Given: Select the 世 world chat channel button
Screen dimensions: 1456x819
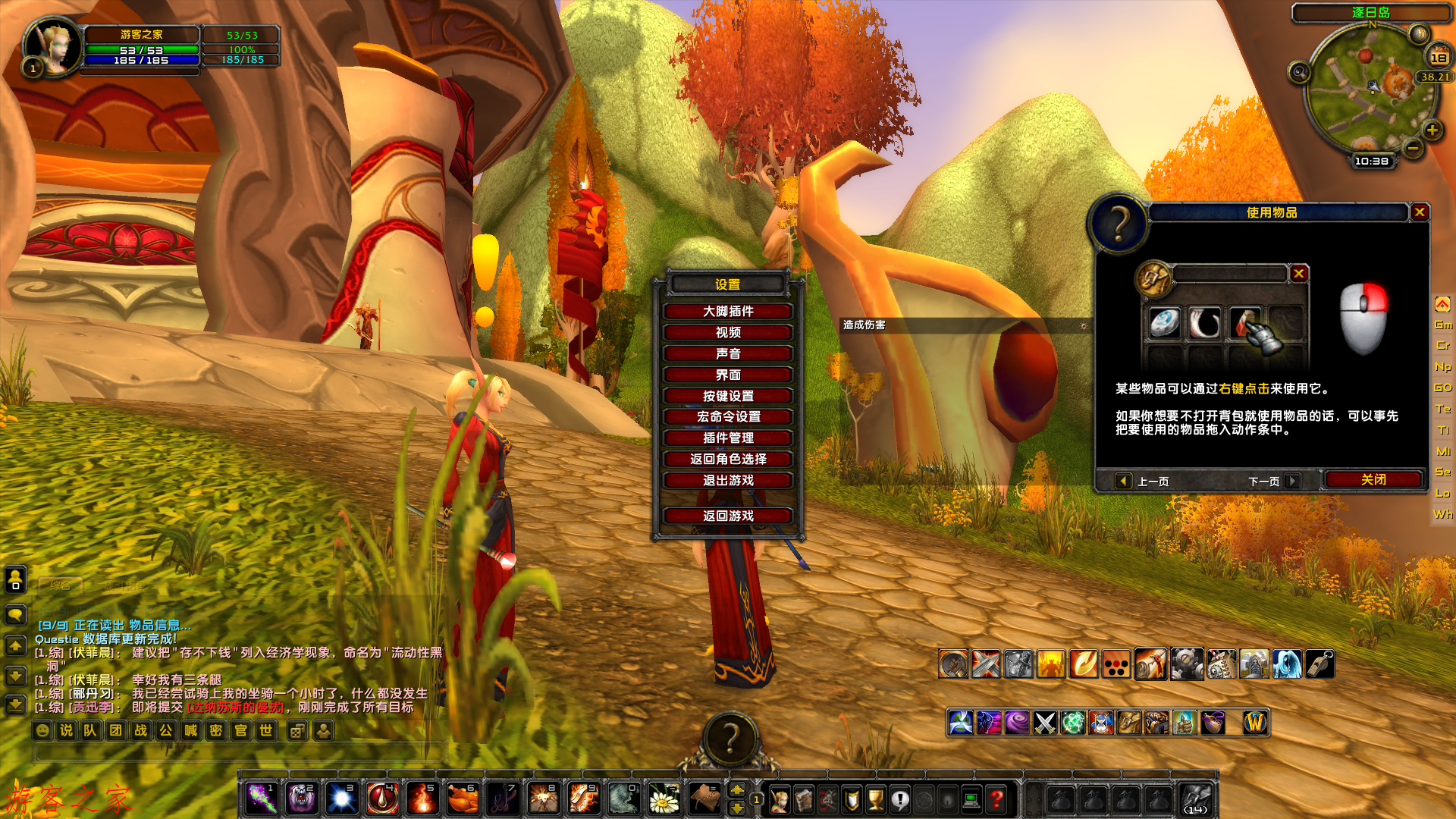Looking at the screenshot, I should coord(266,730).
